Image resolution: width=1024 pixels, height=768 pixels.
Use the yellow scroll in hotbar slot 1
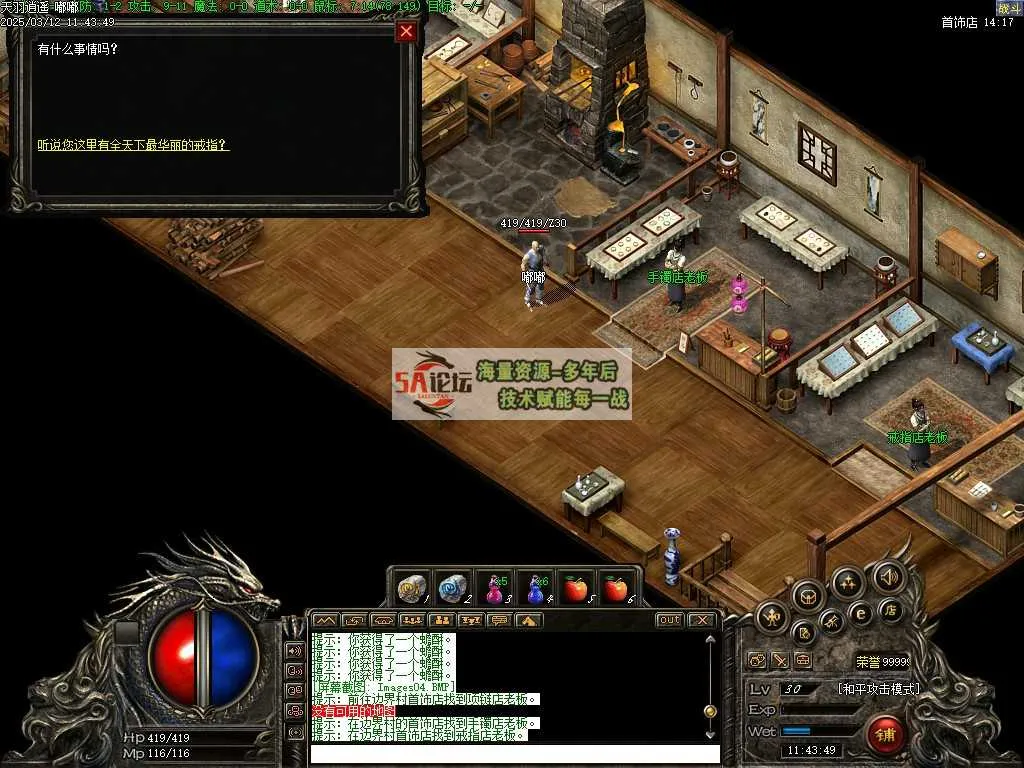[411, 588]
